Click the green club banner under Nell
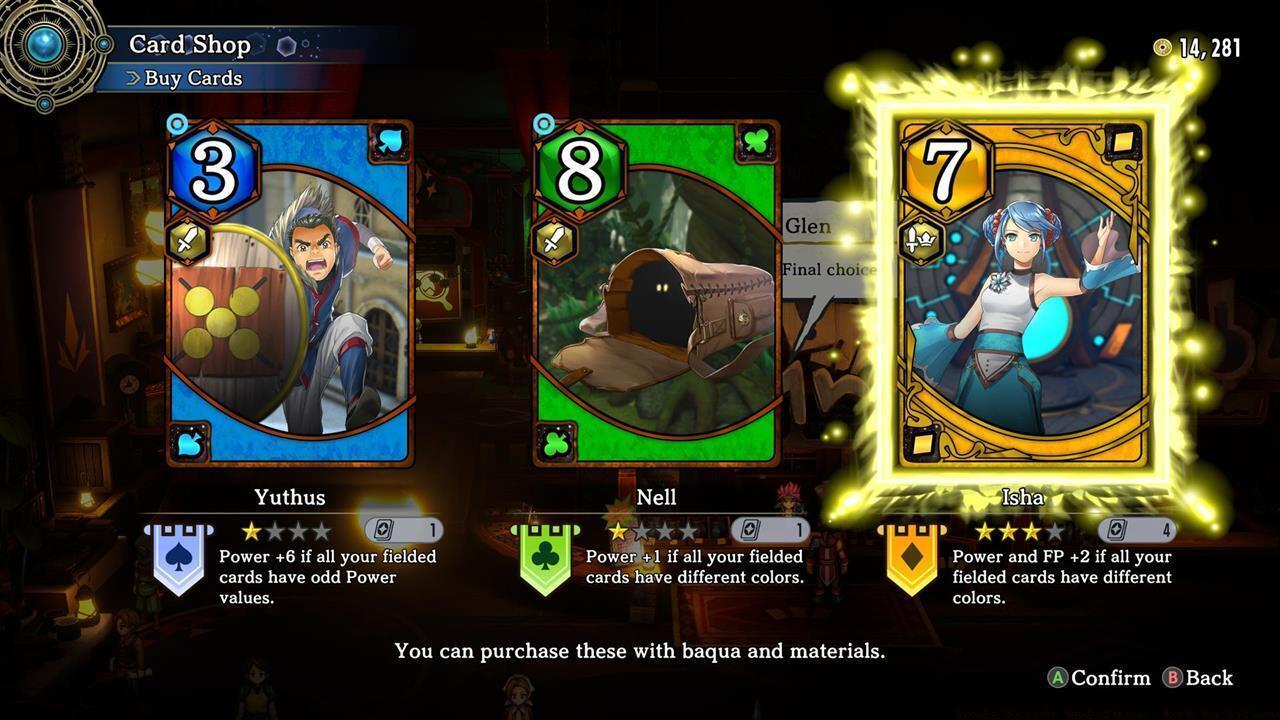Screen dimensions: 1280x720 click(548, 562)
